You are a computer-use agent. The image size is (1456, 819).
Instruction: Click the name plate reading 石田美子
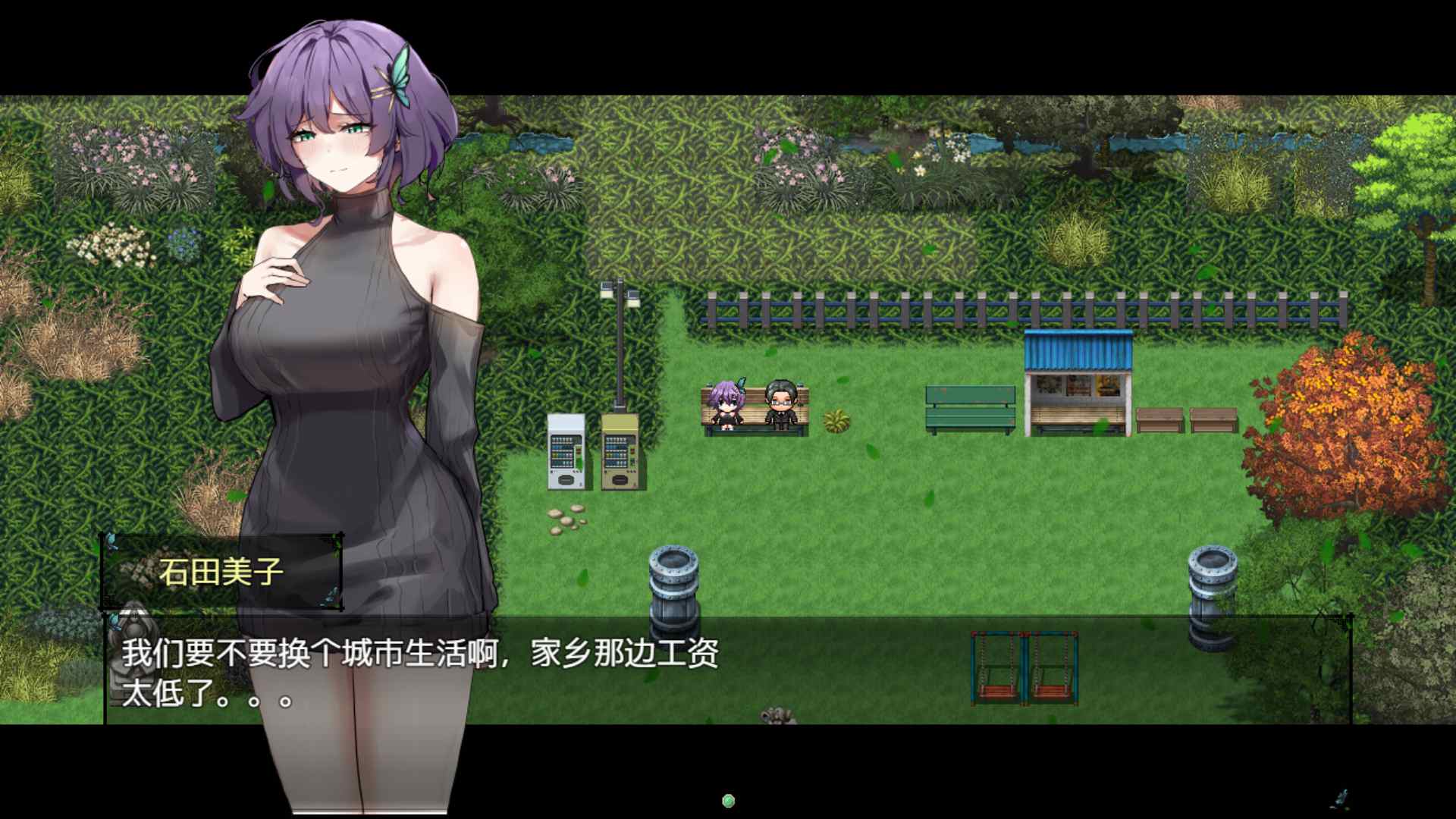pos(220,570)
